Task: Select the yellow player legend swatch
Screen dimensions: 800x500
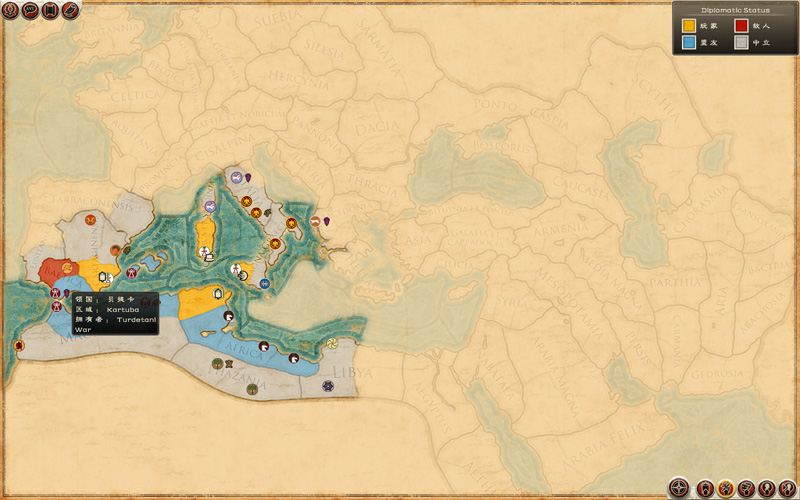Action: coord(690,25)
